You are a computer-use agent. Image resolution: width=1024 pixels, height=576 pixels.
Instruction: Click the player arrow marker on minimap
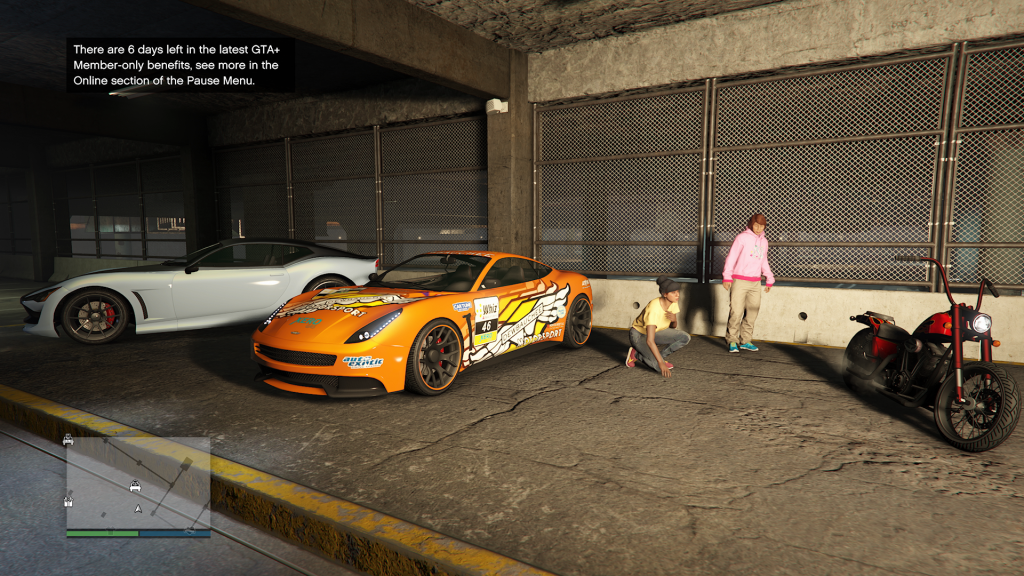tap(138, 509)
